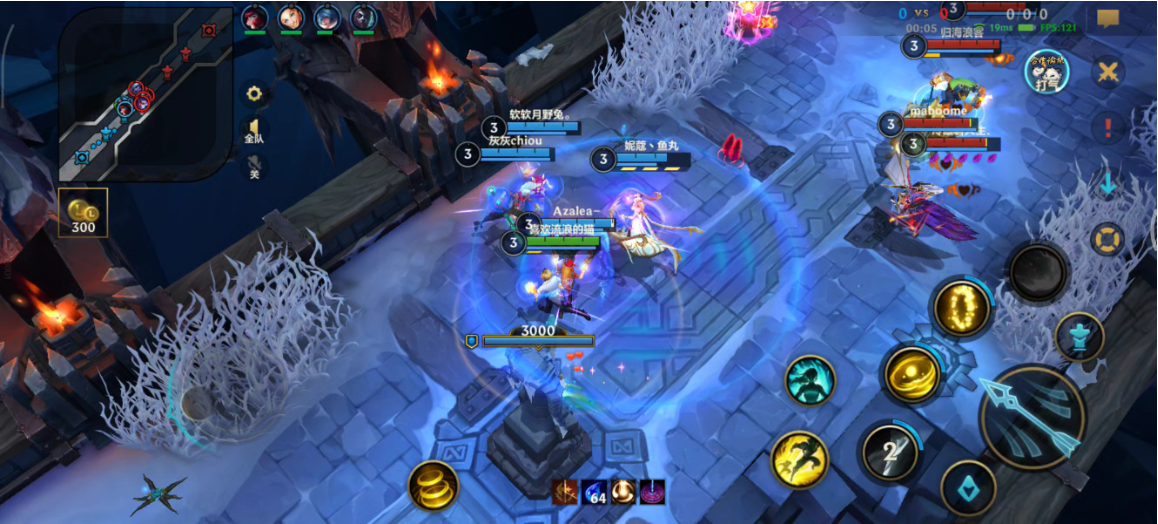Send the red exclamation danger ping
Image resolution: width=1158 pixels, height=524 pixels.
[1107, 127]
